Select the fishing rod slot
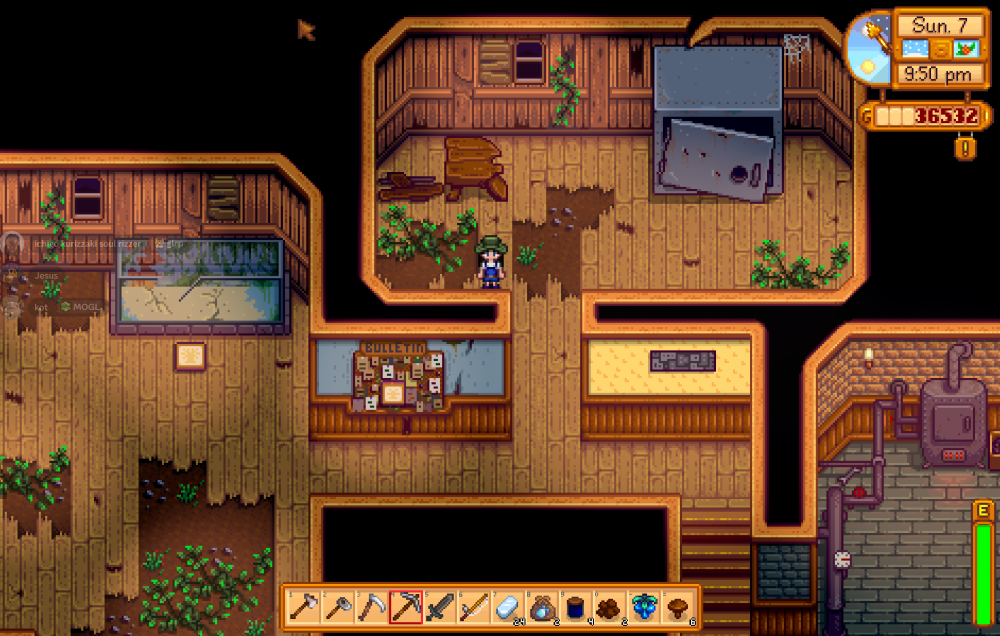Image resolution: width=1000 pixels, height=636 pixels. (473, 607)
